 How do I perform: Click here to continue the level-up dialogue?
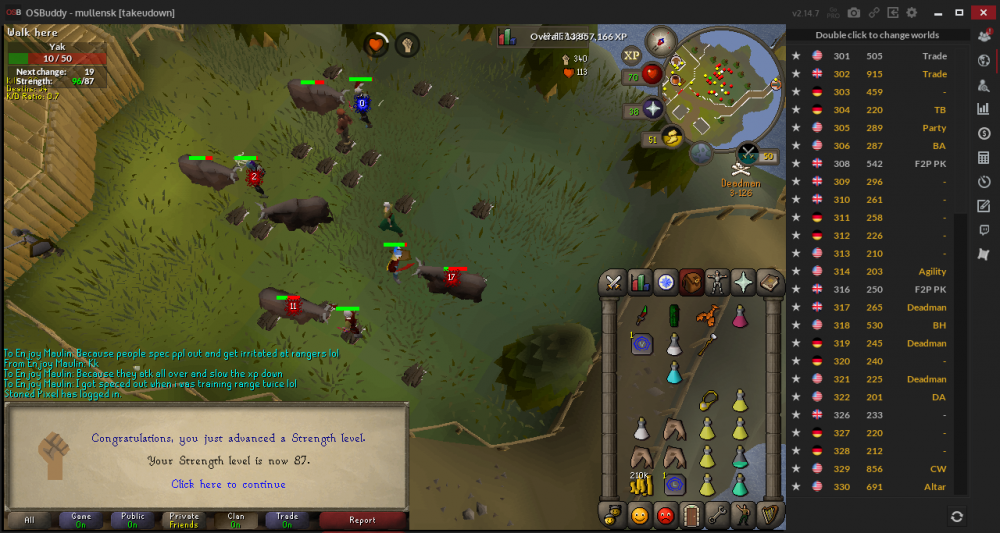coord(228,485)
